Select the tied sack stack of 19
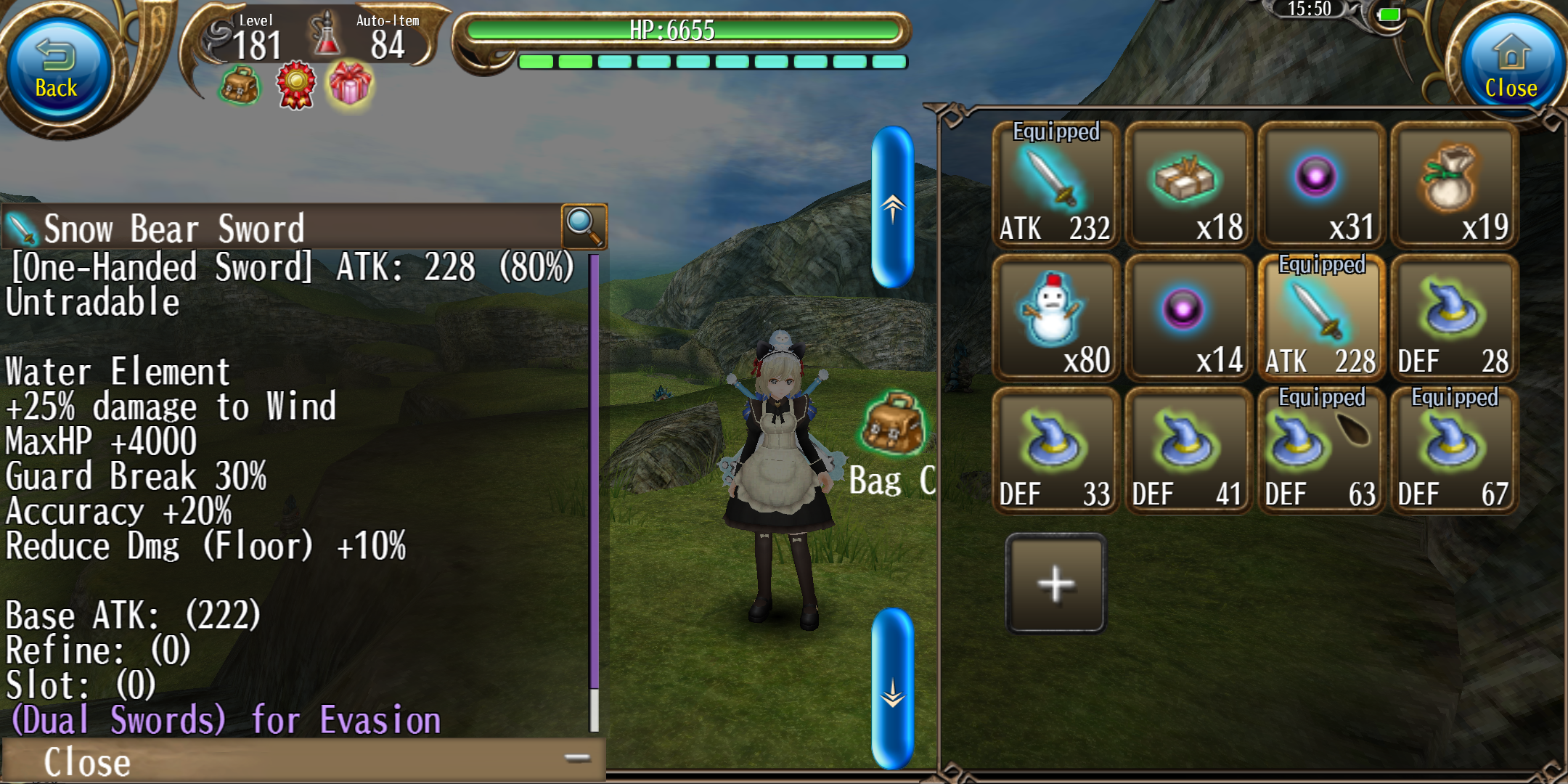 pyautogui.click(x=1454, y=186)
